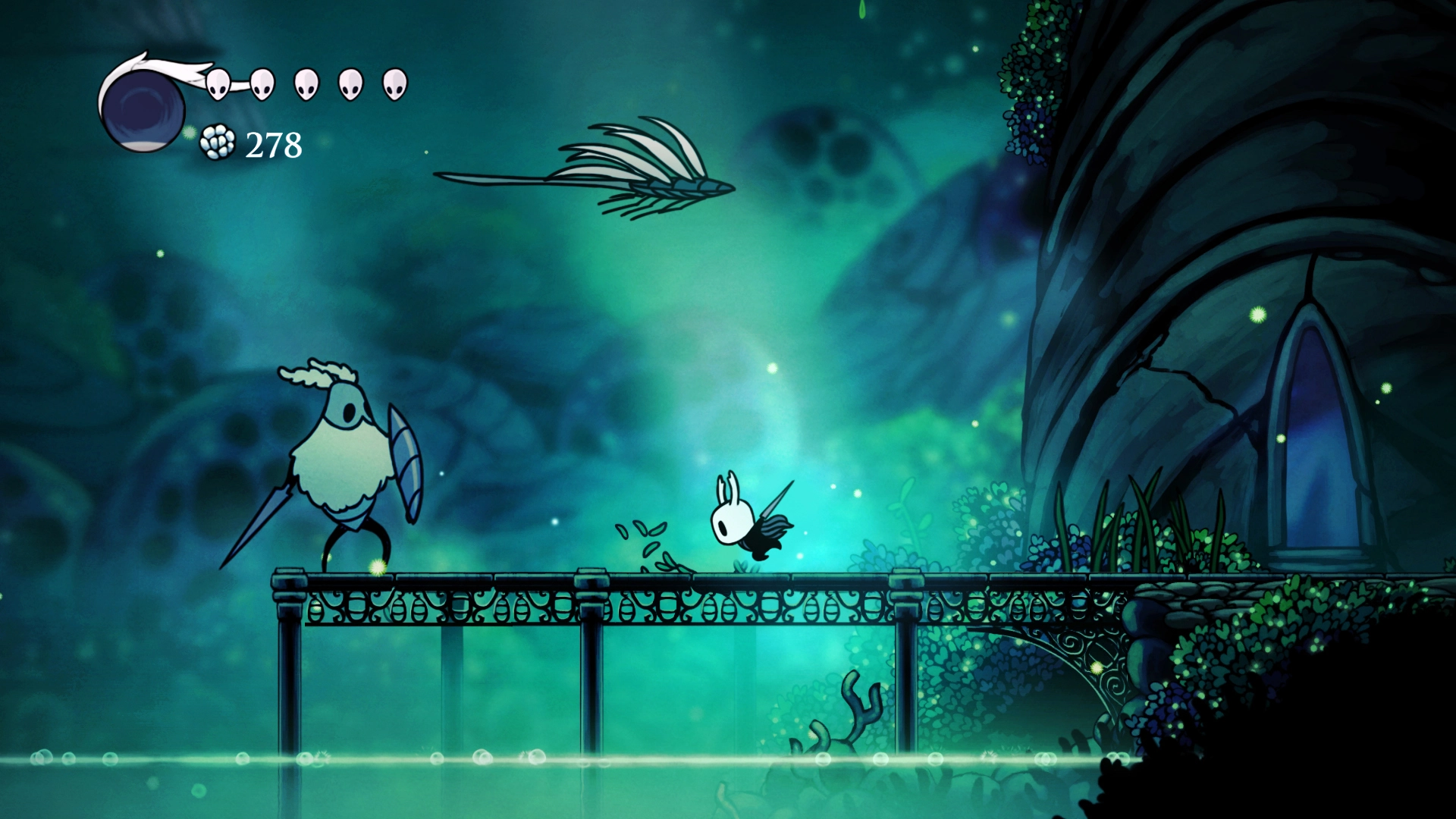Click the first health mask icon
Image resolution: width=1456 pixels, height=819 pixels.
(x=218, y=82)
